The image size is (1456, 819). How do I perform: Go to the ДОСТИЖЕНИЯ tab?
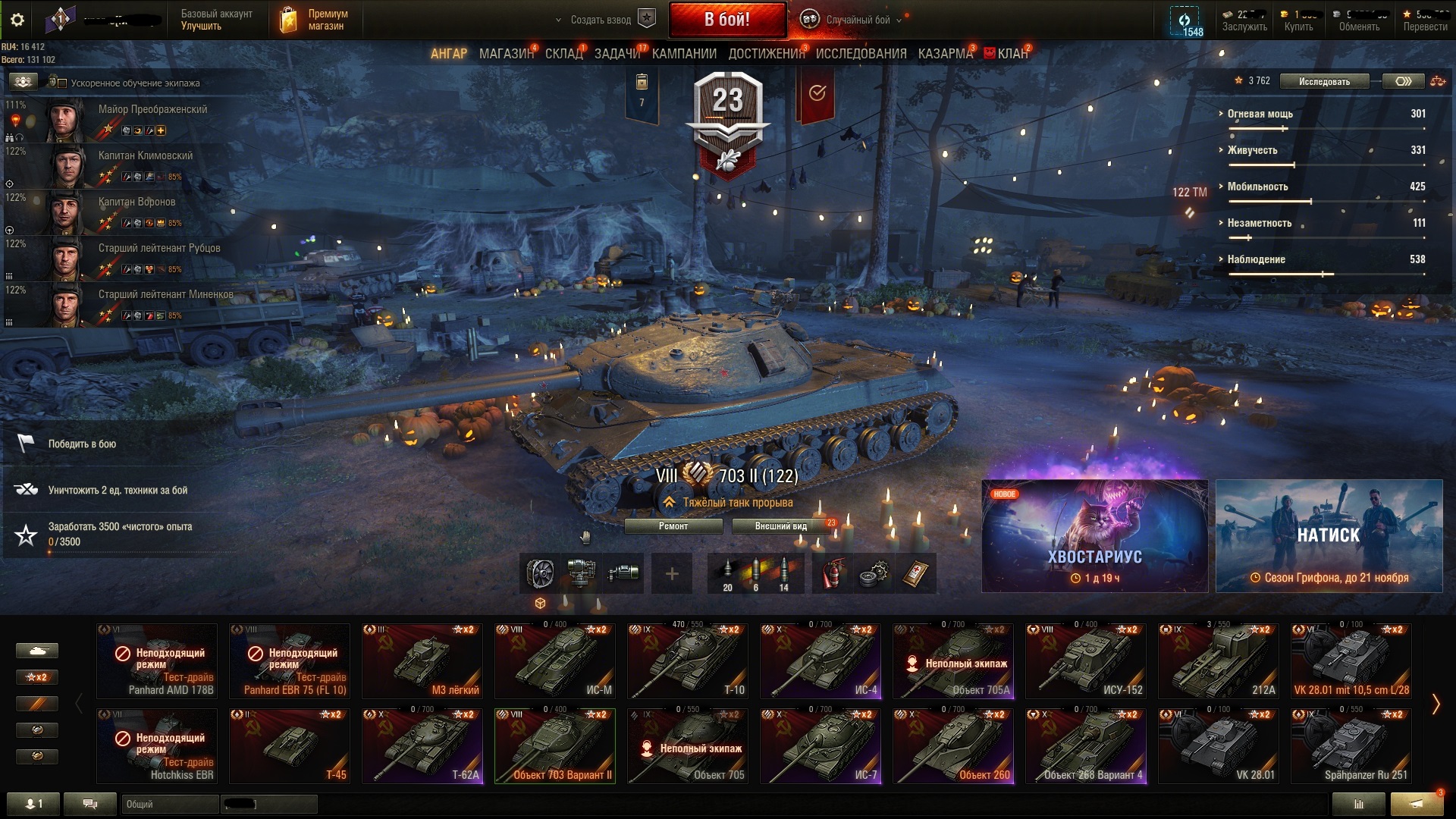(766, 54)
